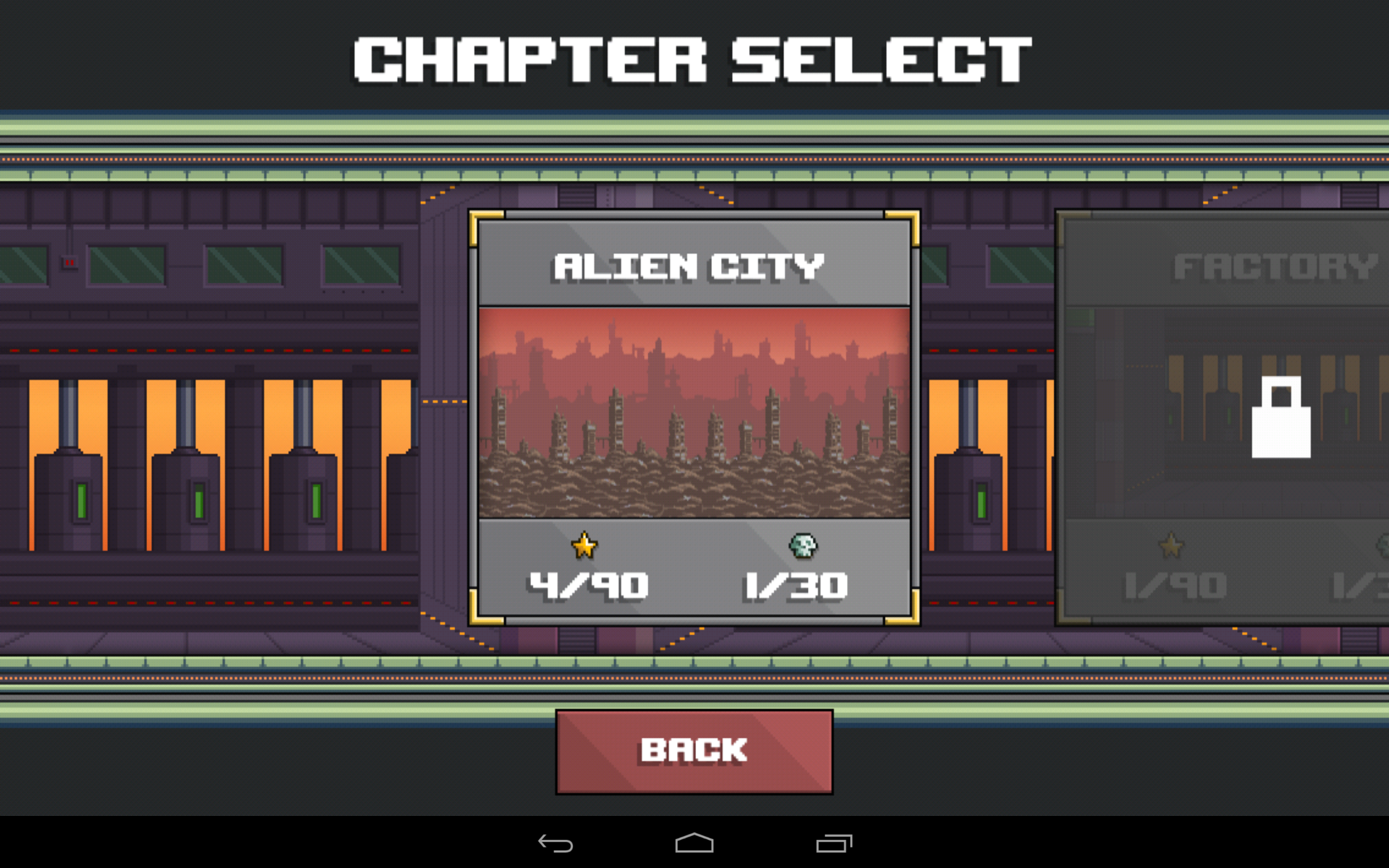Select the Alien City chapter header

pos(687,266)
